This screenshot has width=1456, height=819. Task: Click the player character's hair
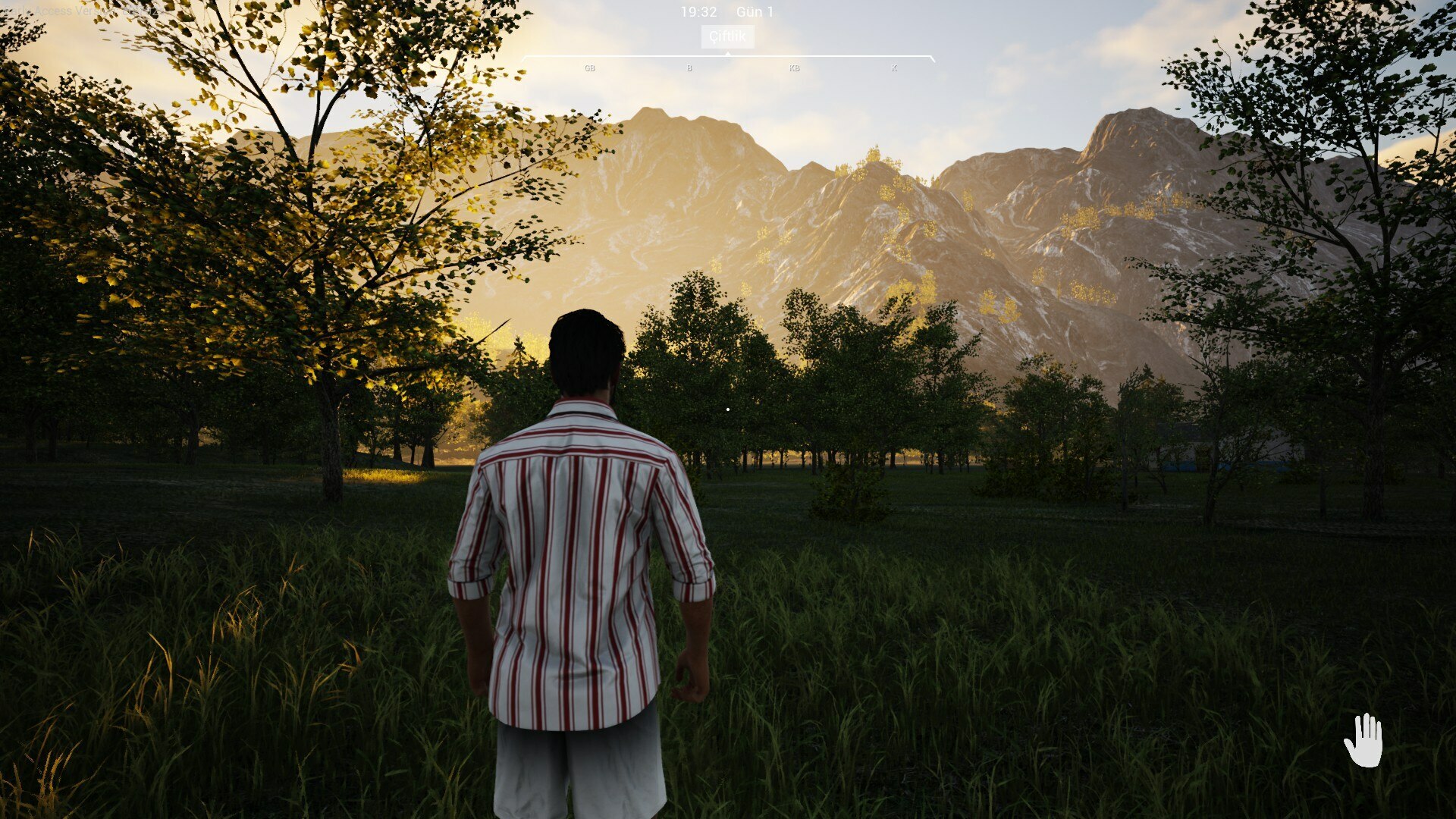pyautogui.click(x=588, y=341)
